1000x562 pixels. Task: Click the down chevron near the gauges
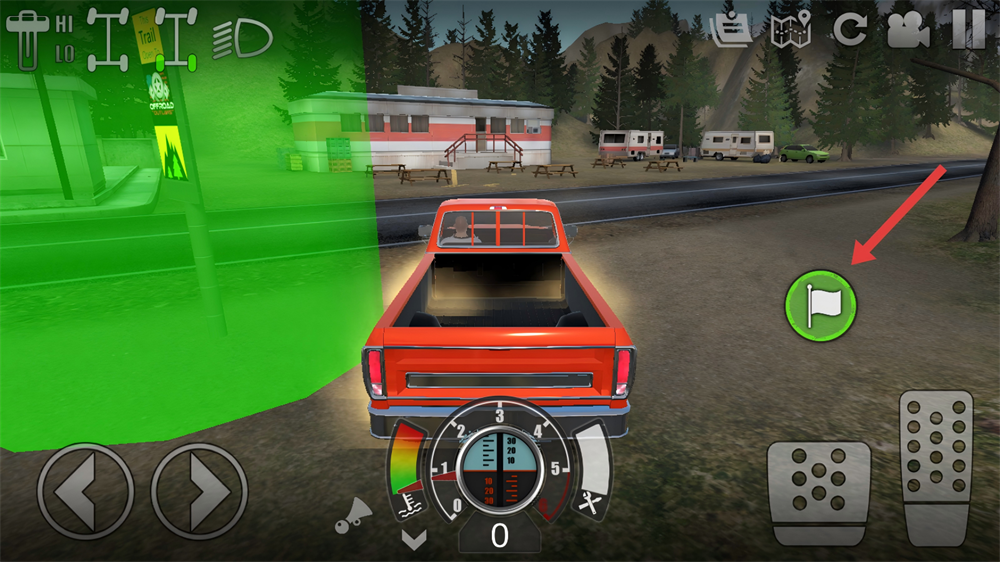pyautogui.click(x=413, y=539)
